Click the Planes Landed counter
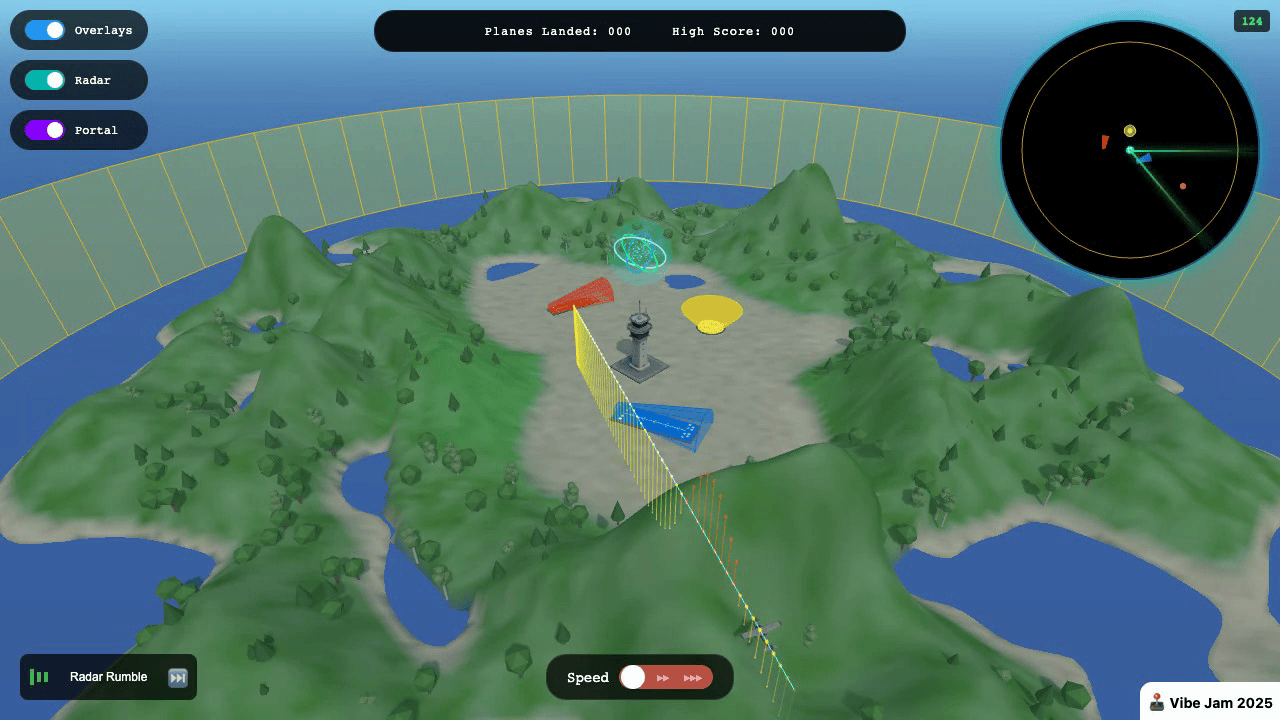This screenshot has width=1280, height=720. [557, 31]
